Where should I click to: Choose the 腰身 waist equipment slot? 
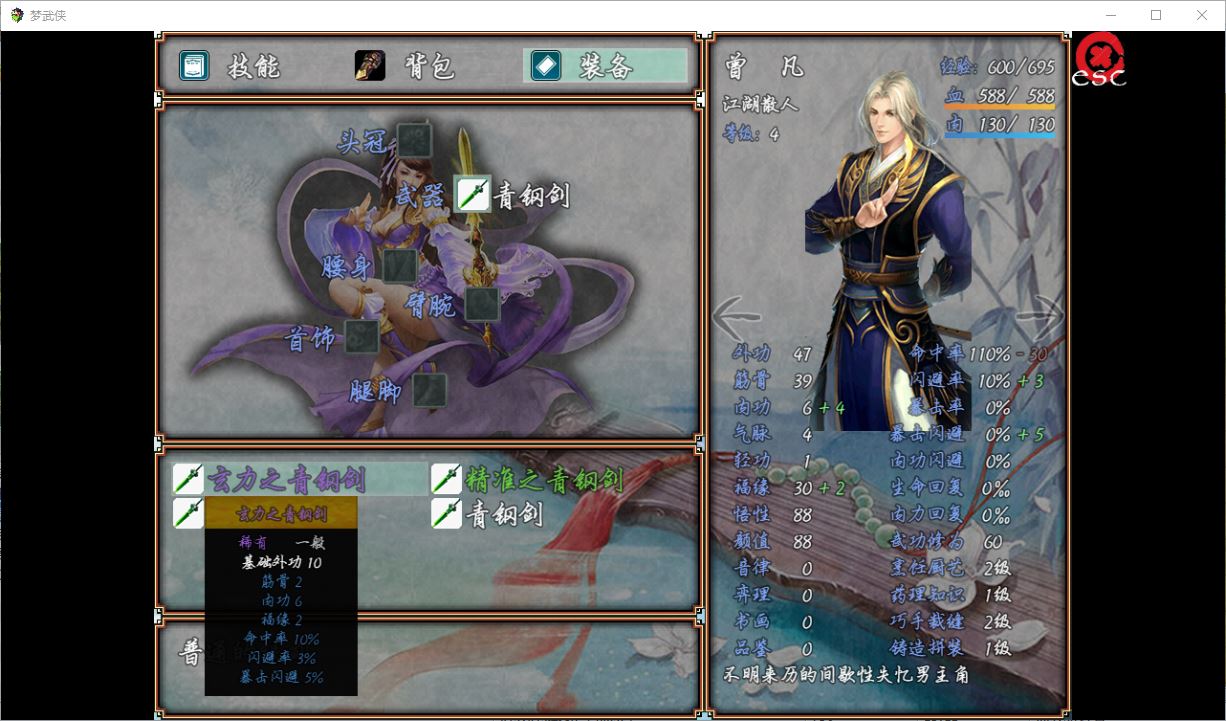coord(400,265)
